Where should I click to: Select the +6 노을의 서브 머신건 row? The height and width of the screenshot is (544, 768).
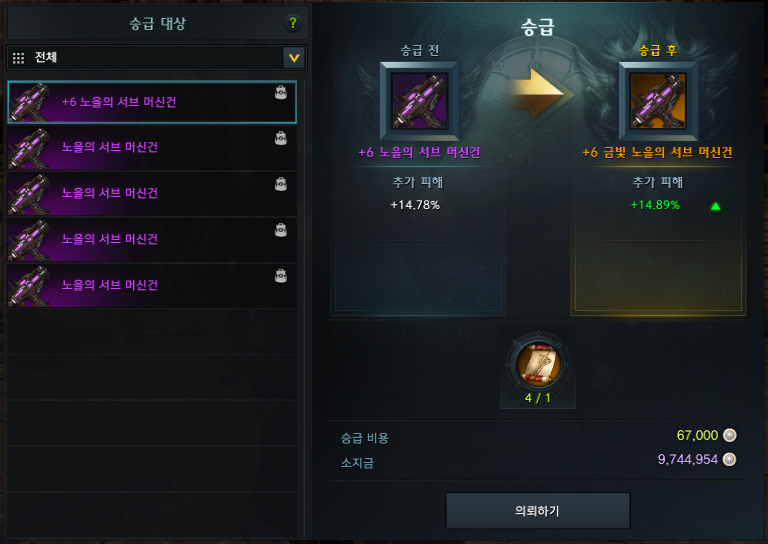(x=152, y=102)
